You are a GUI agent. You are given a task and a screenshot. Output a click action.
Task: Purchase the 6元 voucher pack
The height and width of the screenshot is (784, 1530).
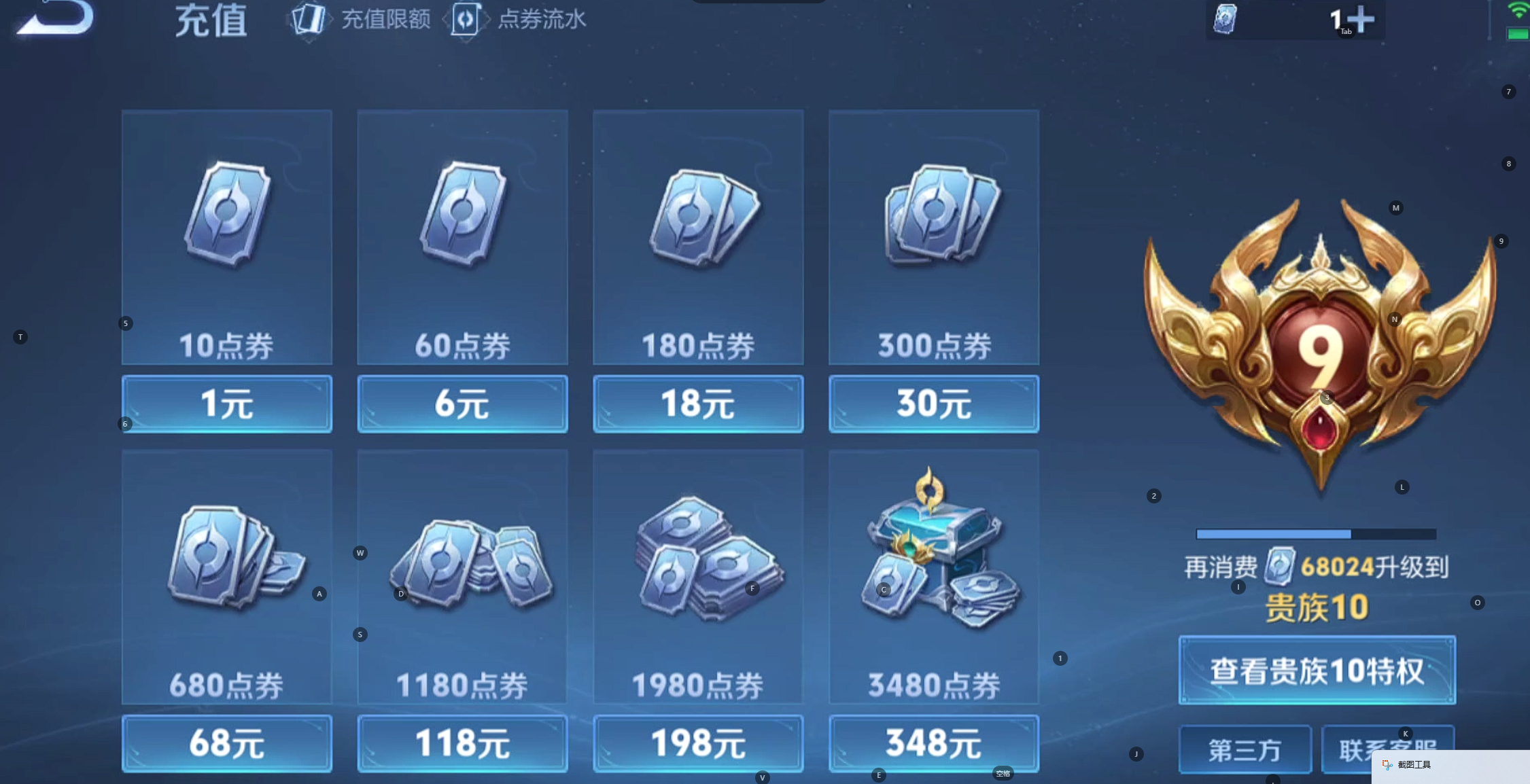[x=462, y=404]
